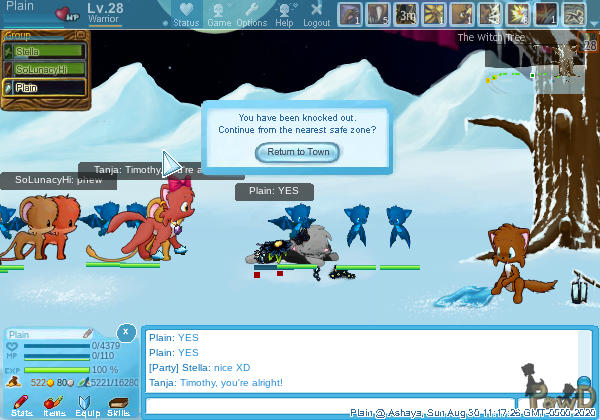
Task: Minimize the Group panel
Action: (82, 37)
